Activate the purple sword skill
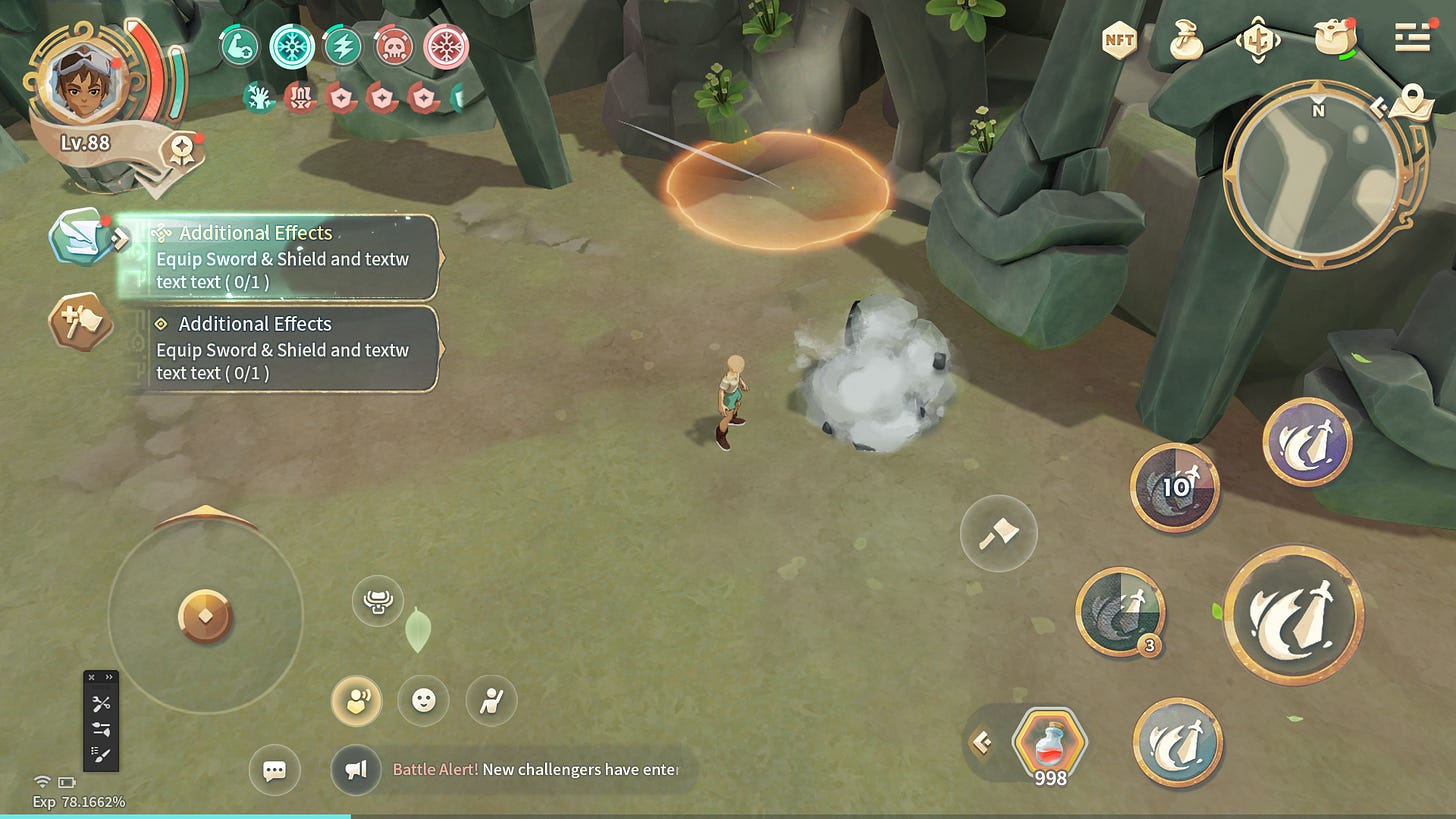The width and height of the screenshot is (1456, 819). [1307, 442]
